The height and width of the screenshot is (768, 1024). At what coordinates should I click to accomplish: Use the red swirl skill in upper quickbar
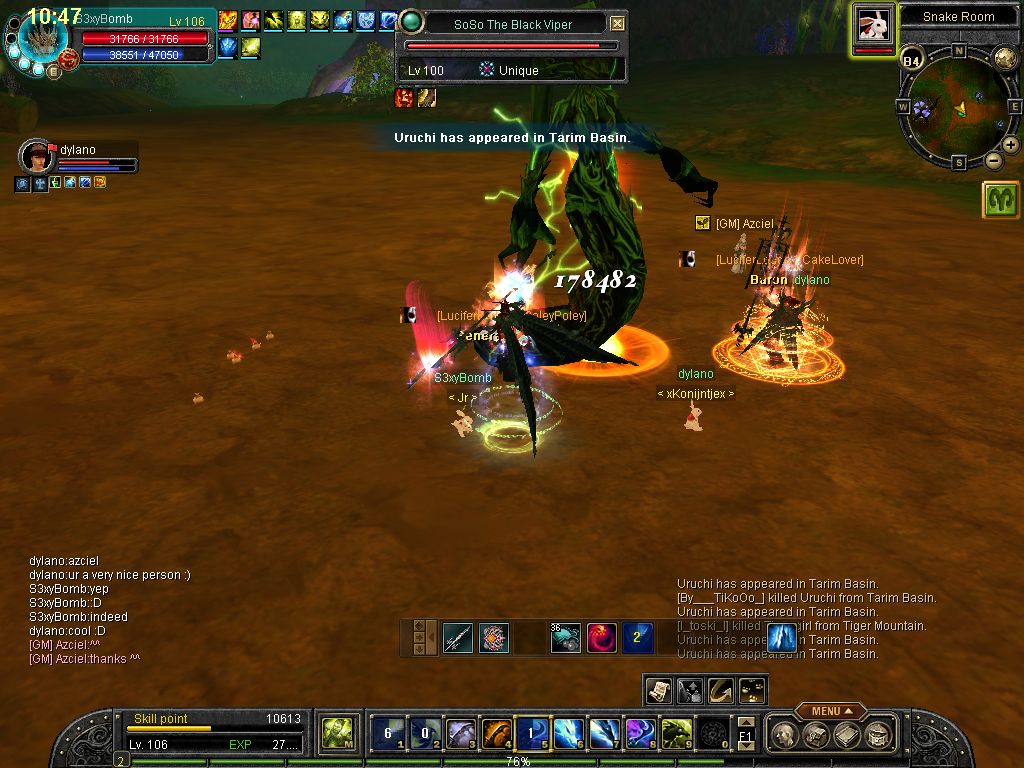pos(601,637)
